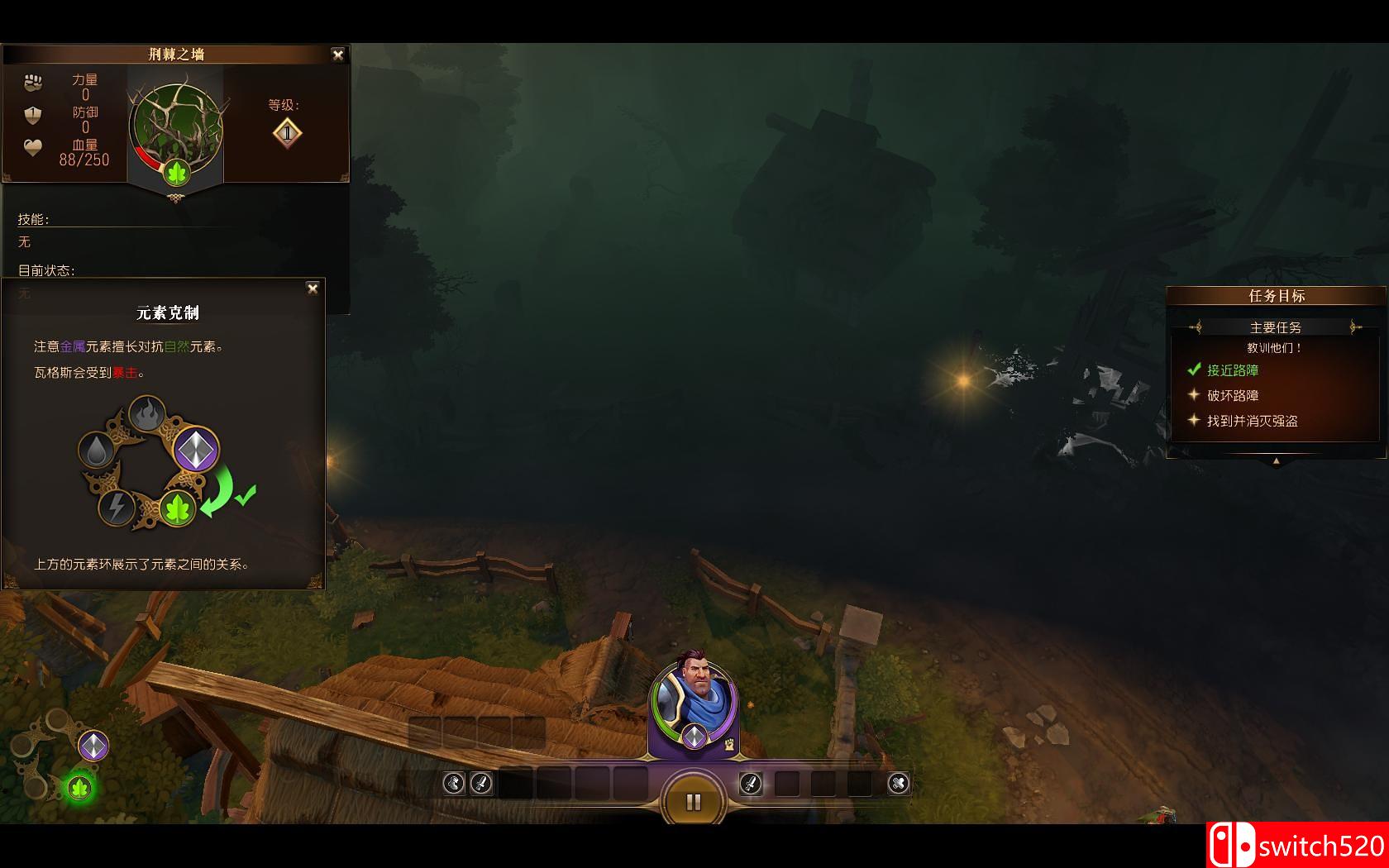This screenshot has height=868, width=1389.
Task: Click the lightning element in tutorial ring
Action: tap(117, 507)
